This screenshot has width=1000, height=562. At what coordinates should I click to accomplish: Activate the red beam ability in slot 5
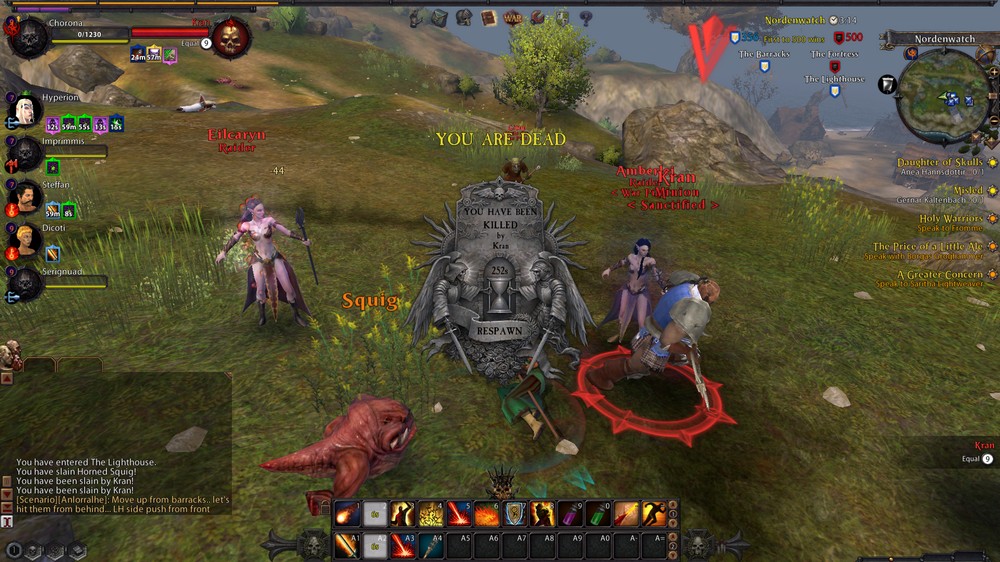pyautogui.click(x=459, y=514)
